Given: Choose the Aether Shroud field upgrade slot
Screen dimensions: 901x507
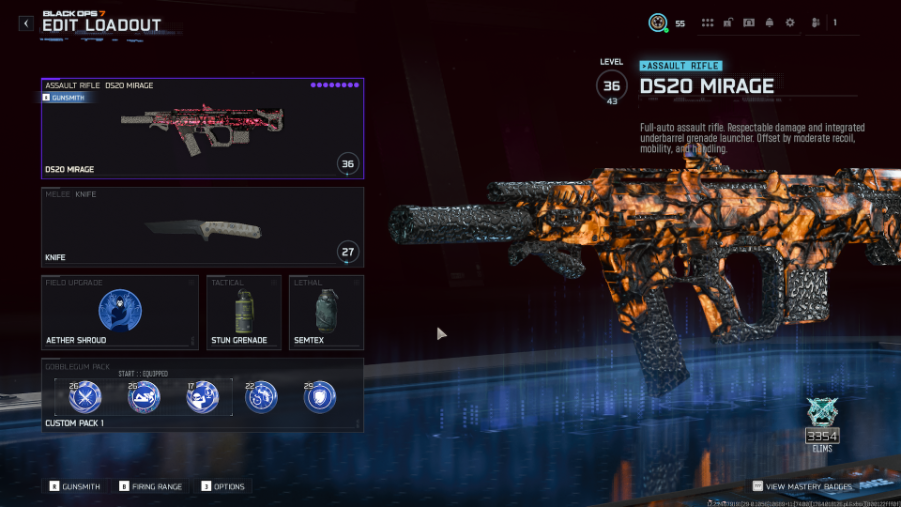Looking at the screenshot, I should [x=120, y=312].
